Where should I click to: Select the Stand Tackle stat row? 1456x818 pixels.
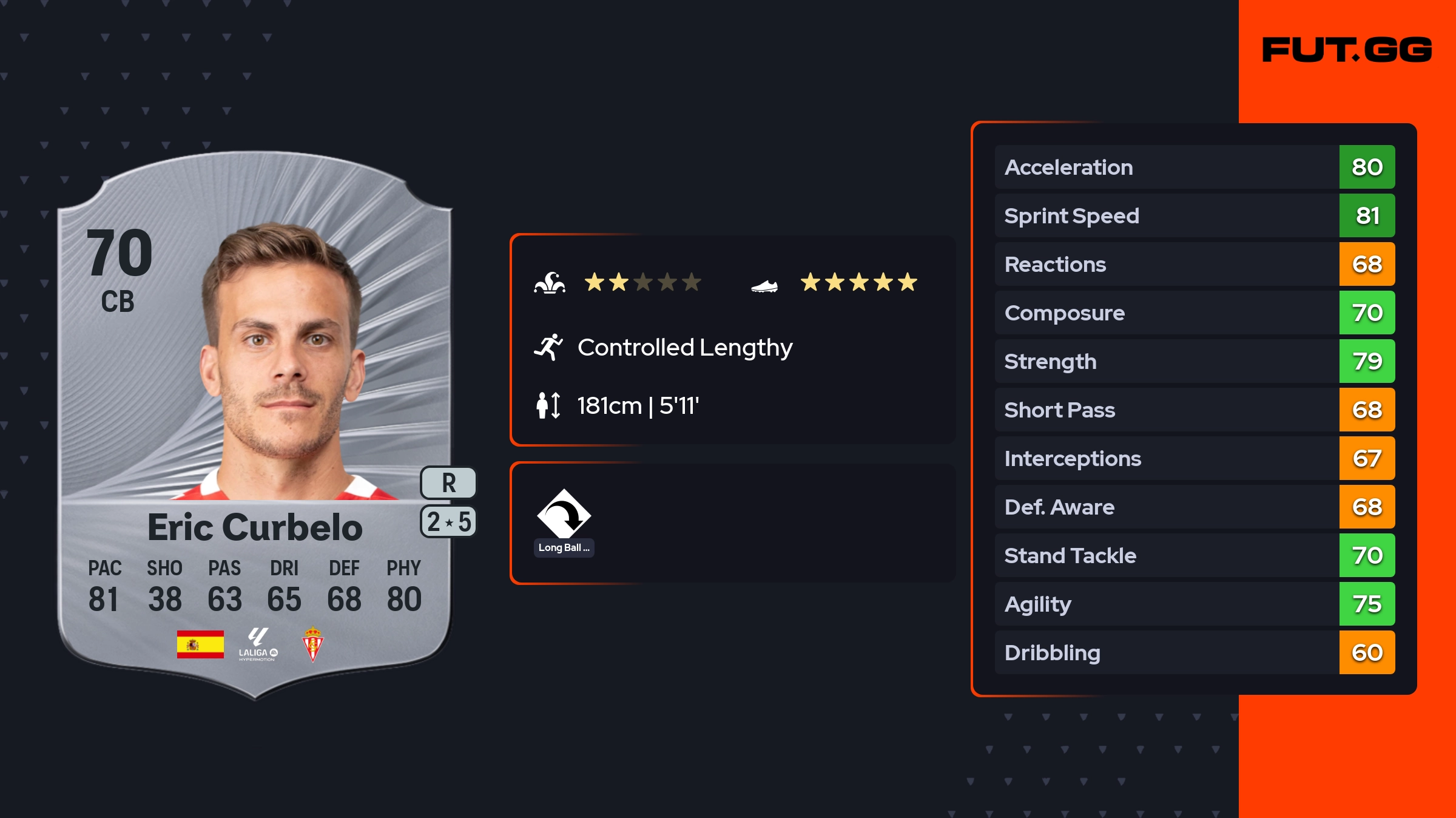1195,555
